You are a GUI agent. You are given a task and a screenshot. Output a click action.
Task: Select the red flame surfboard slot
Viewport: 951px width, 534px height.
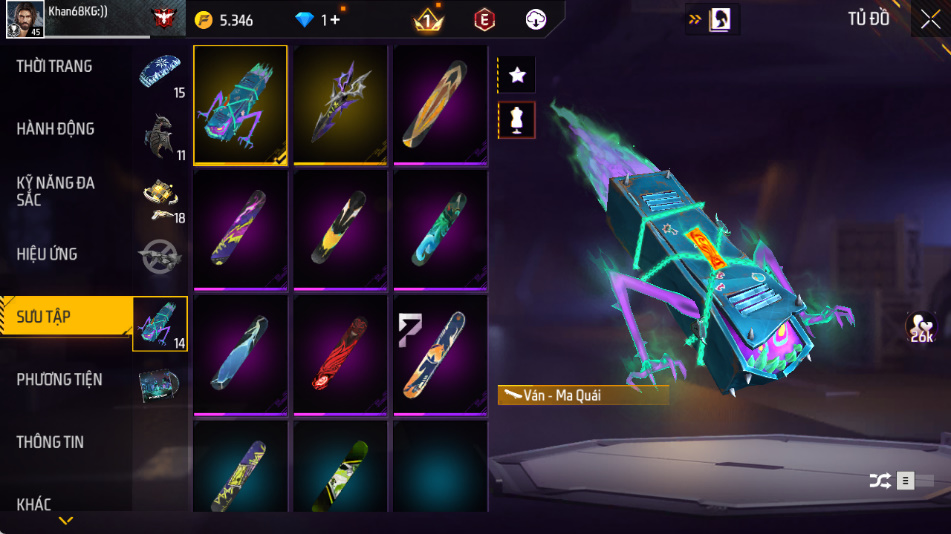point(340,355)
